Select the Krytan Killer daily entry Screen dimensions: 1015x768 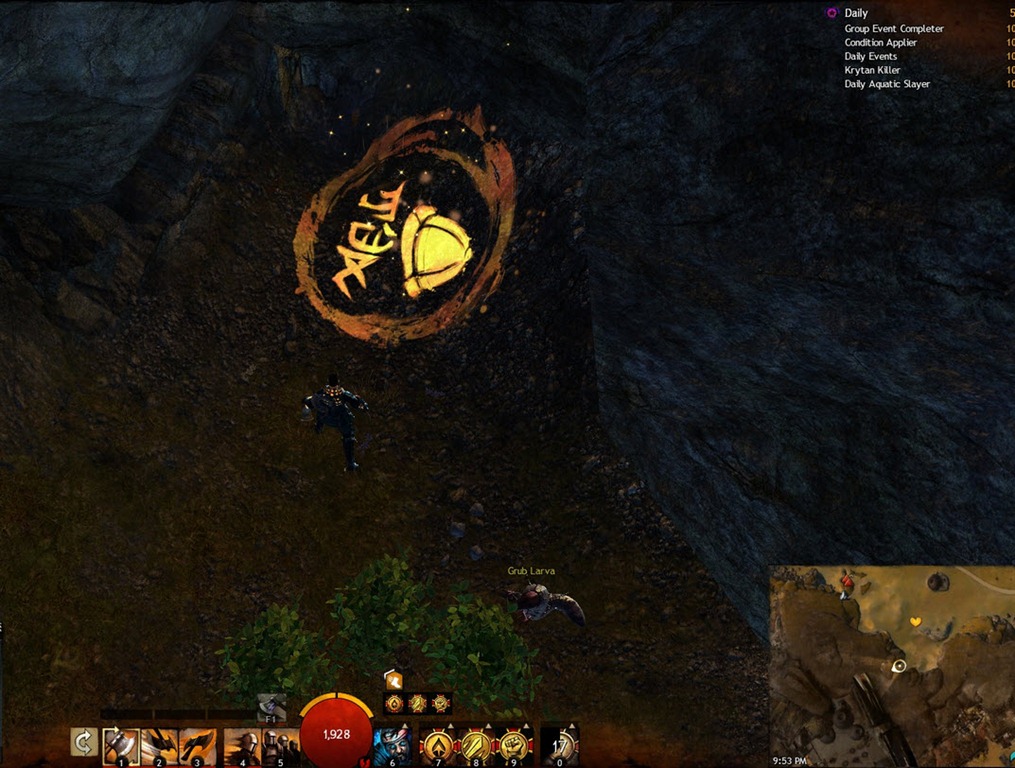point(872,70)
